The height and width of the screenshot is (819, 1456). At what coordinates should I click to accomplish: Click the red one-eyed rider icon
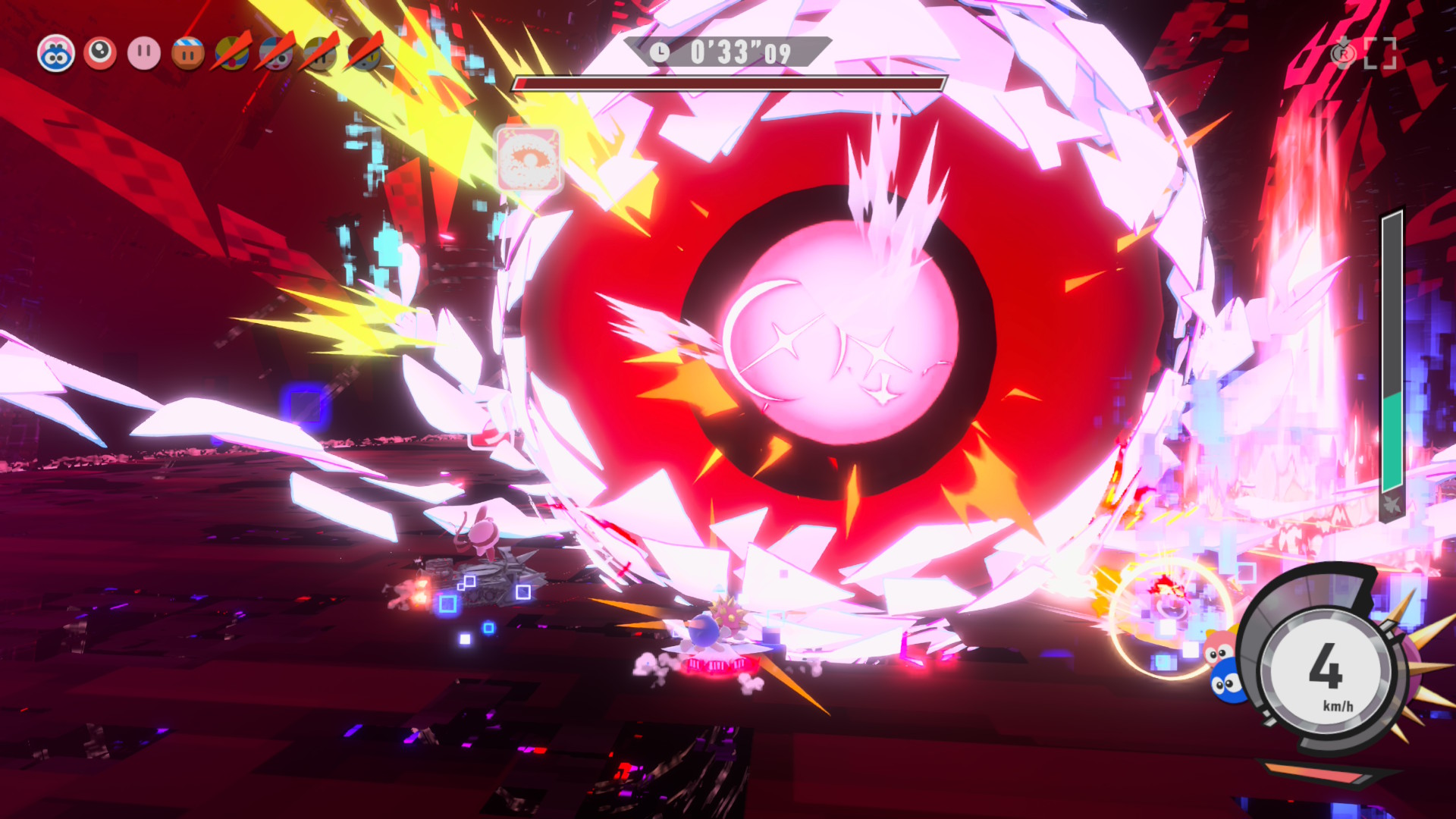click(100, 54)
